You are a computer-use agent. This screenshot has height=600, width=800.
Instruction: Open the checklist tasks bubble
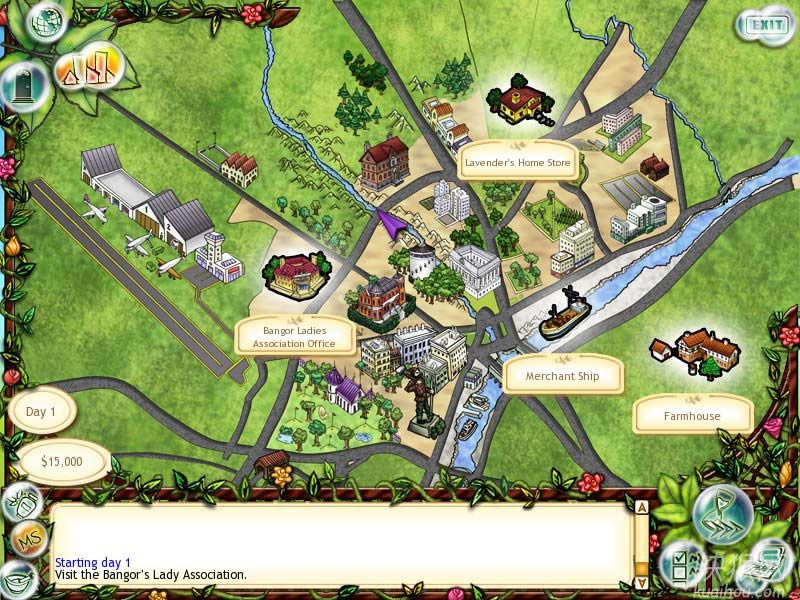pos(683,564)
